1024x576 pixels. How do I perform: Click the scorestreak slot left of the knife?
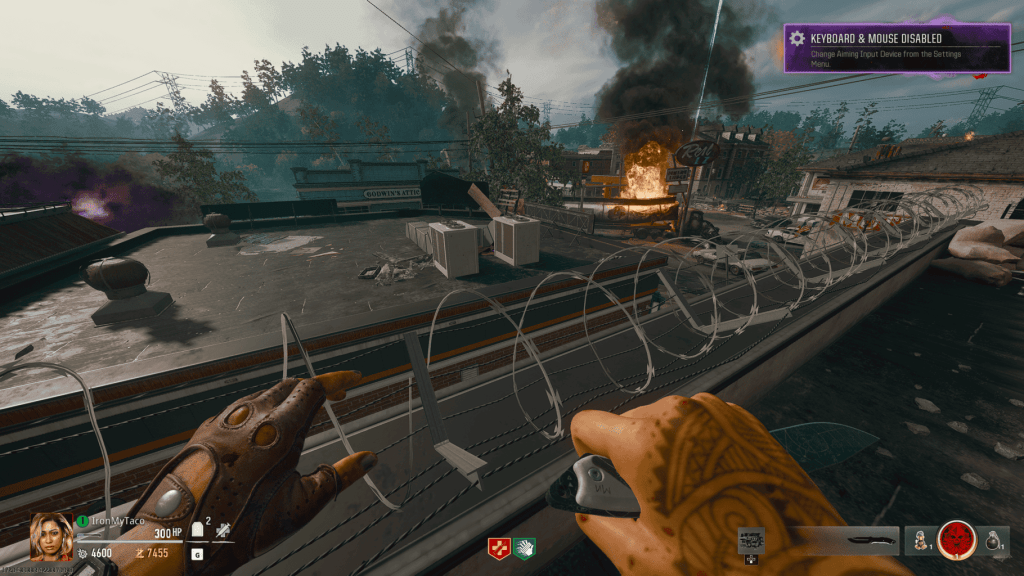tap(751, 541)
